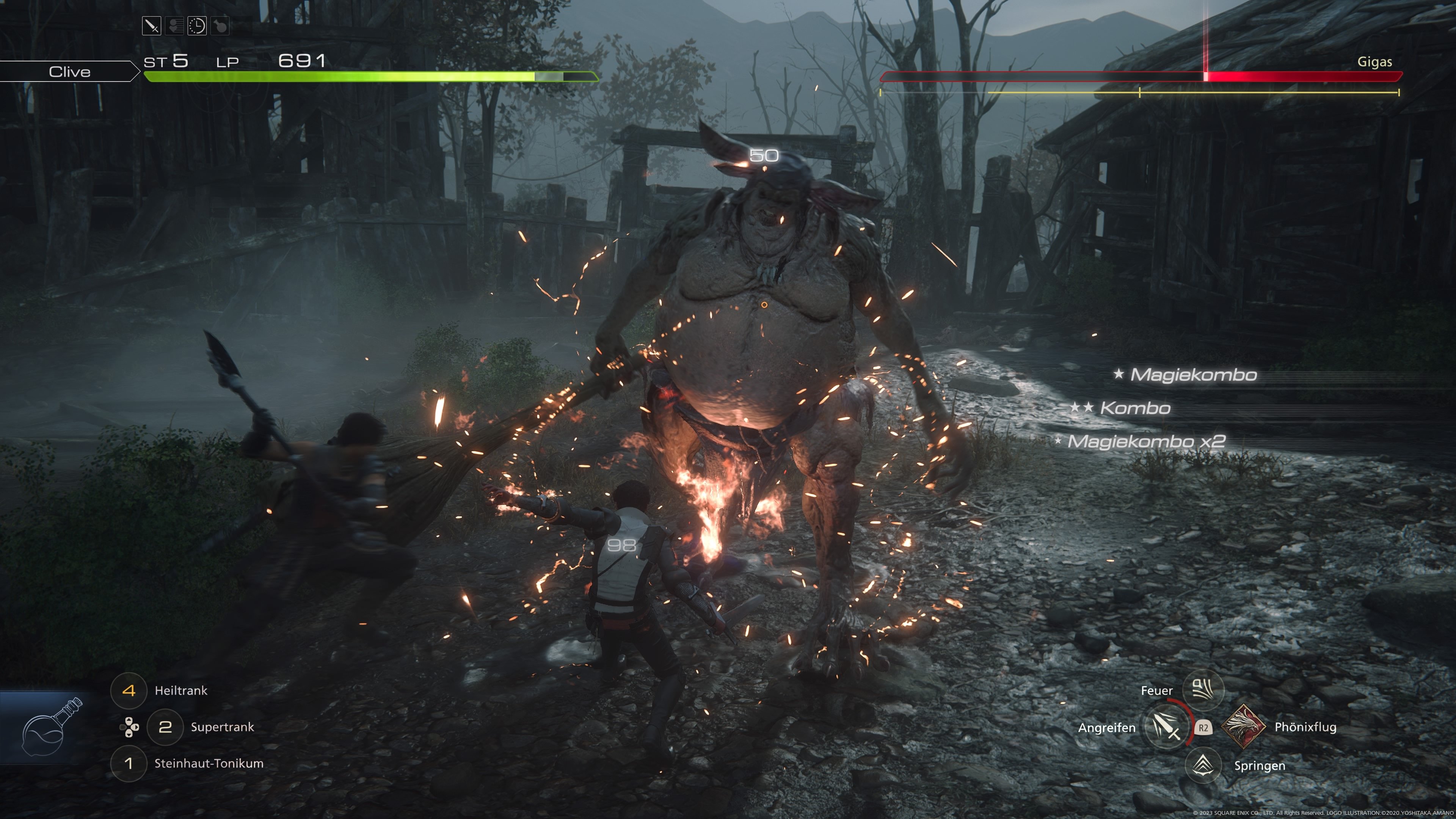The height and width of the screenshot is (819, 1456).
Task: Select the Springen jump icon
Action: click(x=1203, y=765)
